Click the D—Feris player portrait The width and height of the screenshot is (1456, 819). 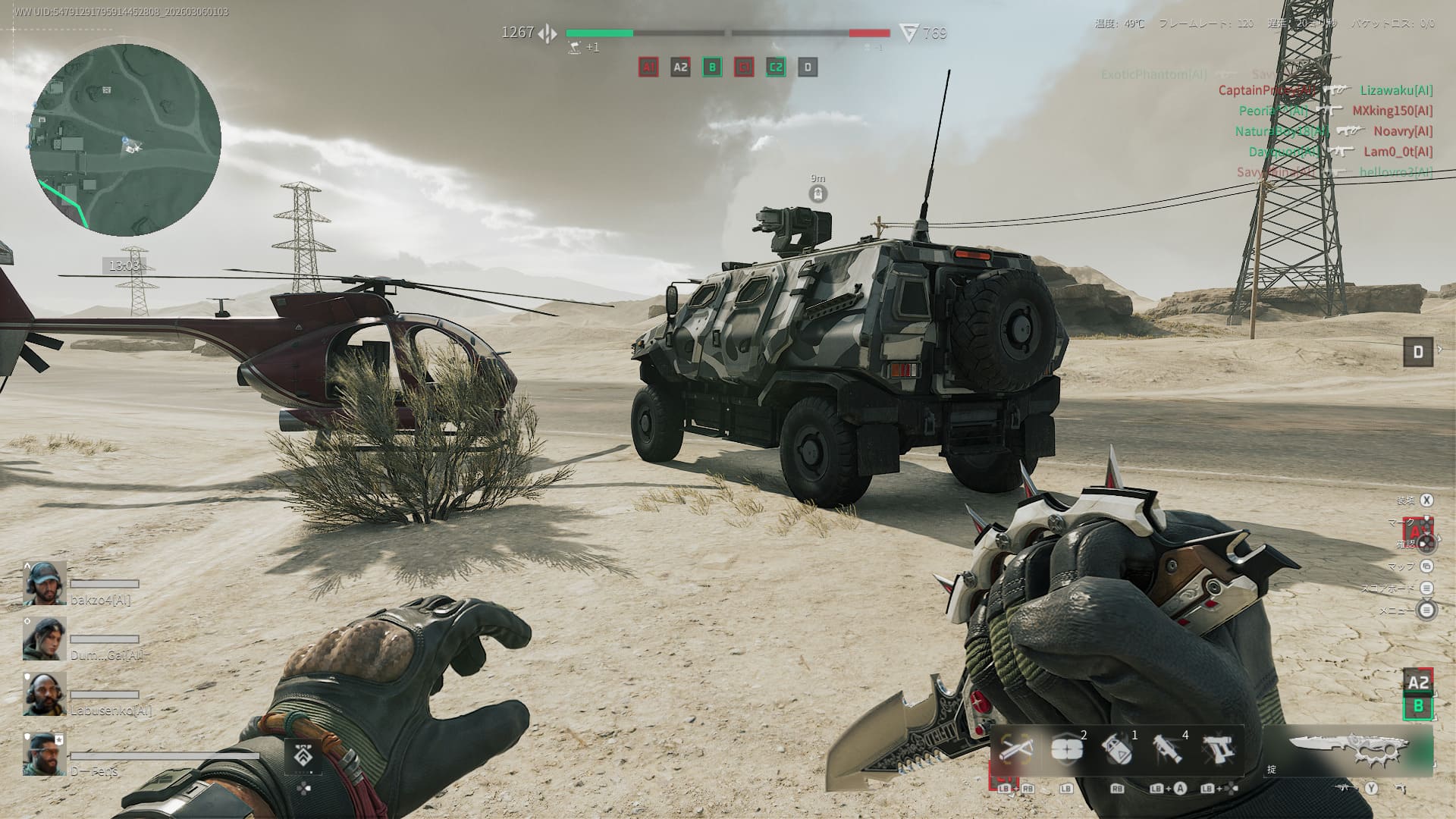44,753
